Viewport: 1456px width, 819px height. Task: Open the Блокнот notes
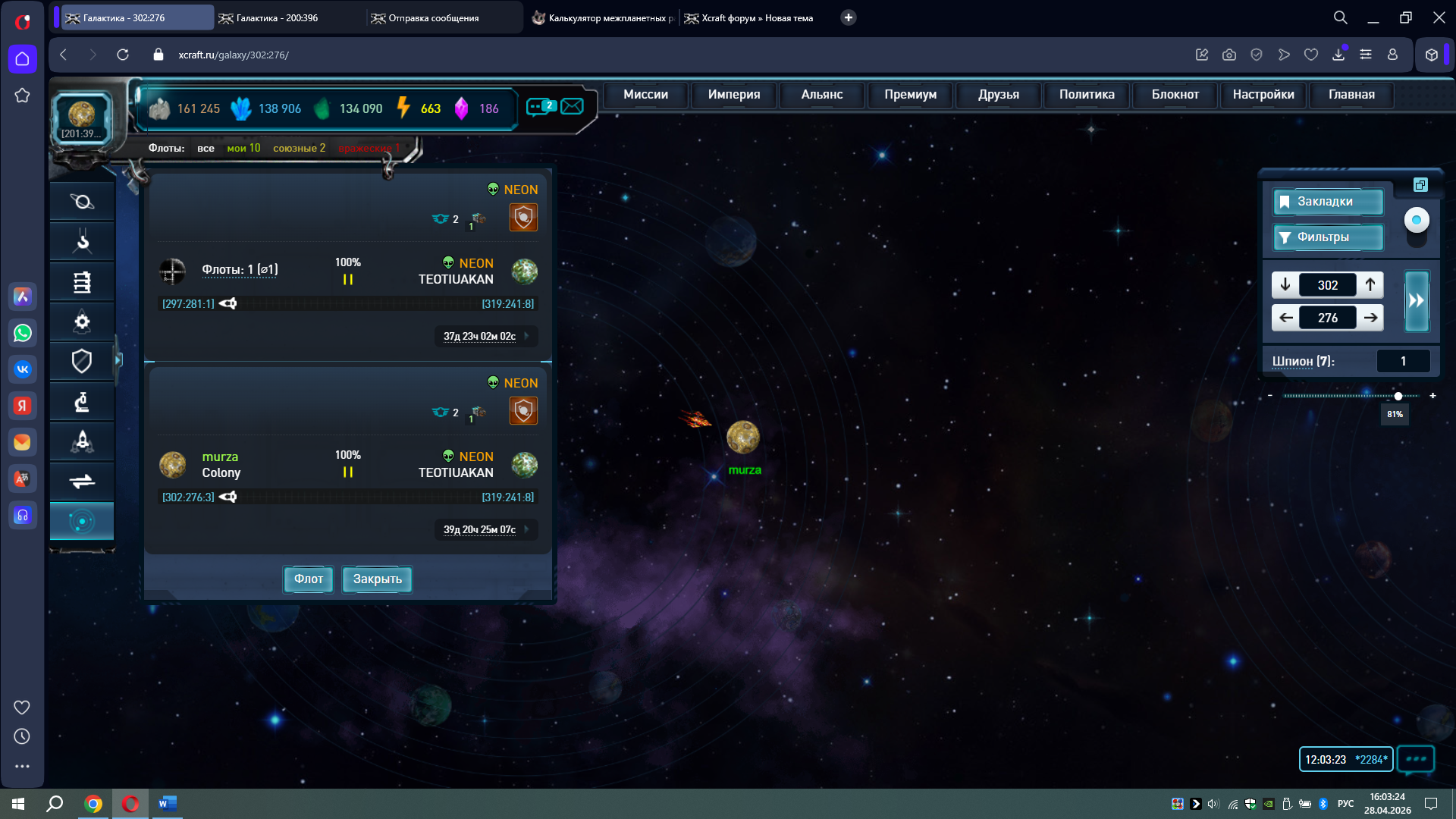click(1175, 95)
